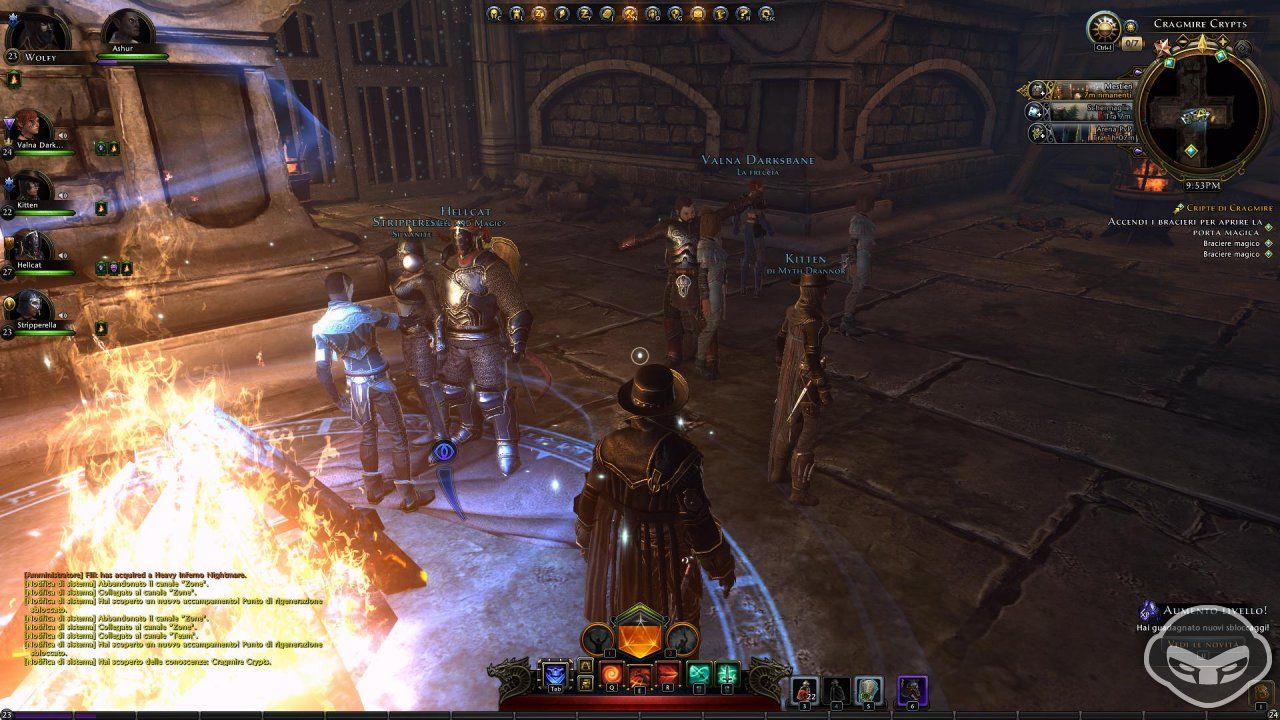Open the Zen Market icon
This screenshot has height=720, width=1280.
click(539, 15)
